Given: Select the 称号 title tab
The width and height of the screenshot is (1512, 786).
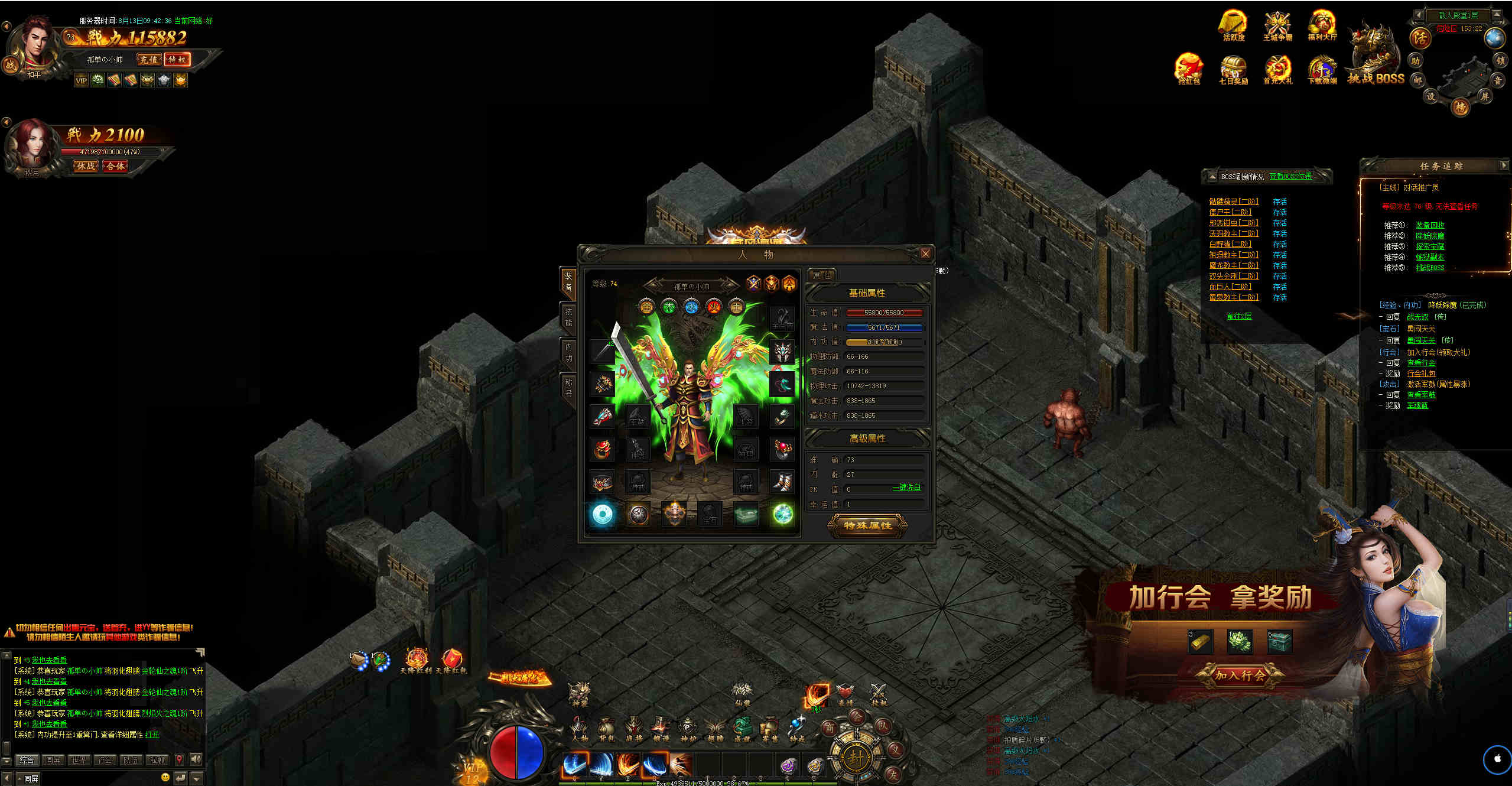Looking at the screenshot, I should click(568, 388).
